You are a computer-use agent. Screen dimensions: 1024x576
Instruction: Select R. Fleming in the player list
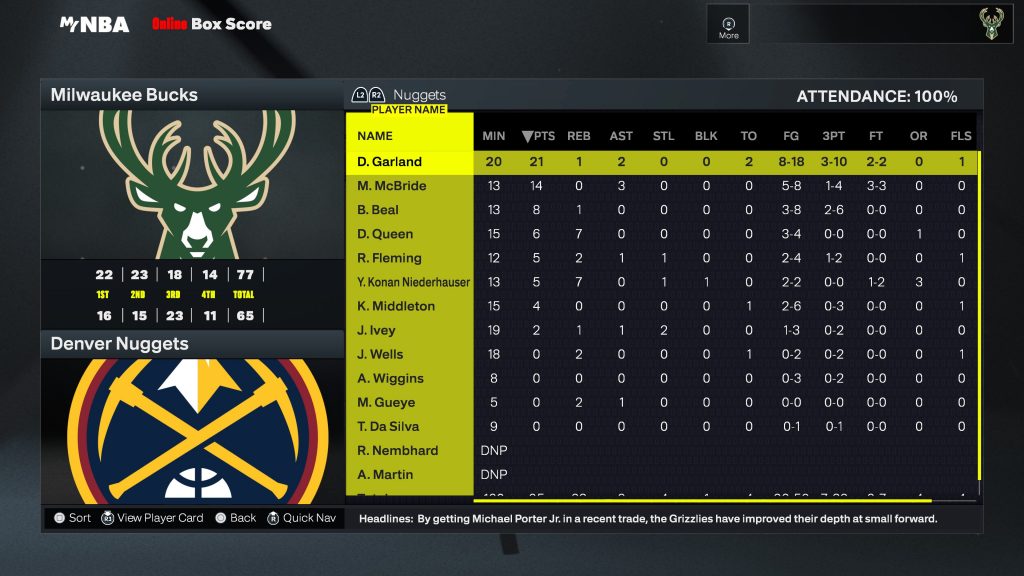click(x=390, y=258)
